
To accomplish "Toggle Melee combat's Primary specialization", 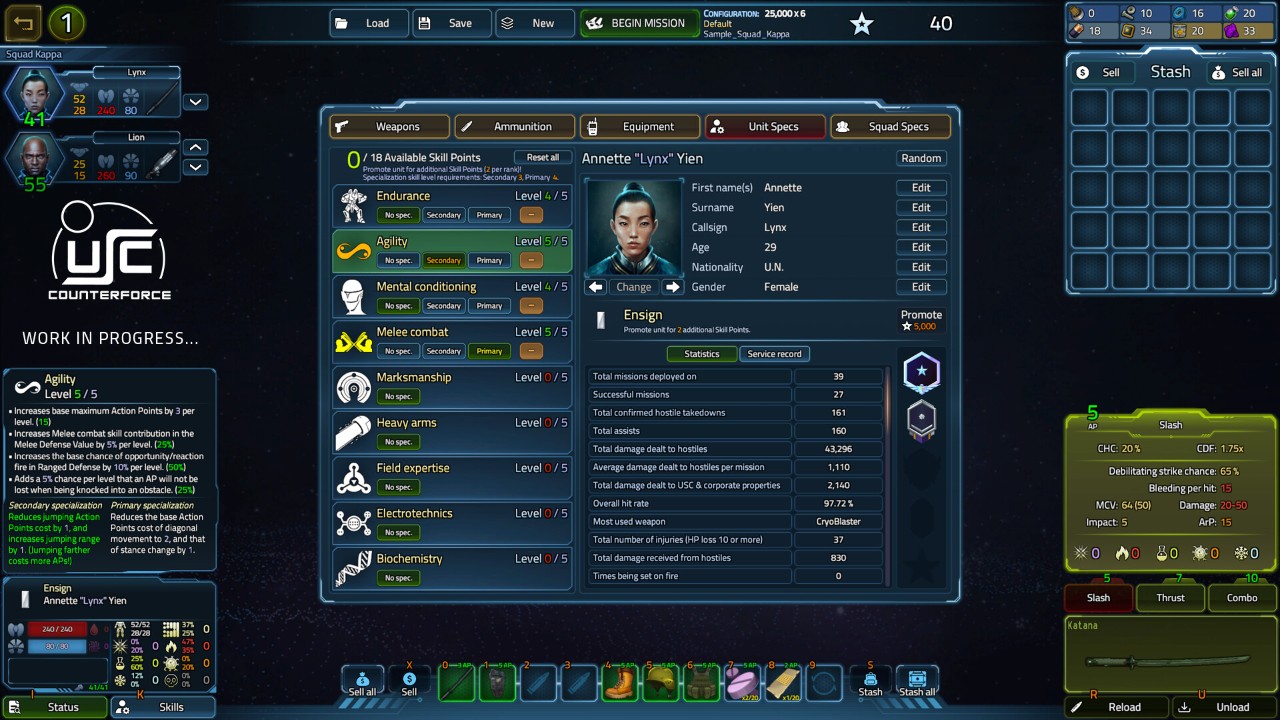I will coord(489,350).
